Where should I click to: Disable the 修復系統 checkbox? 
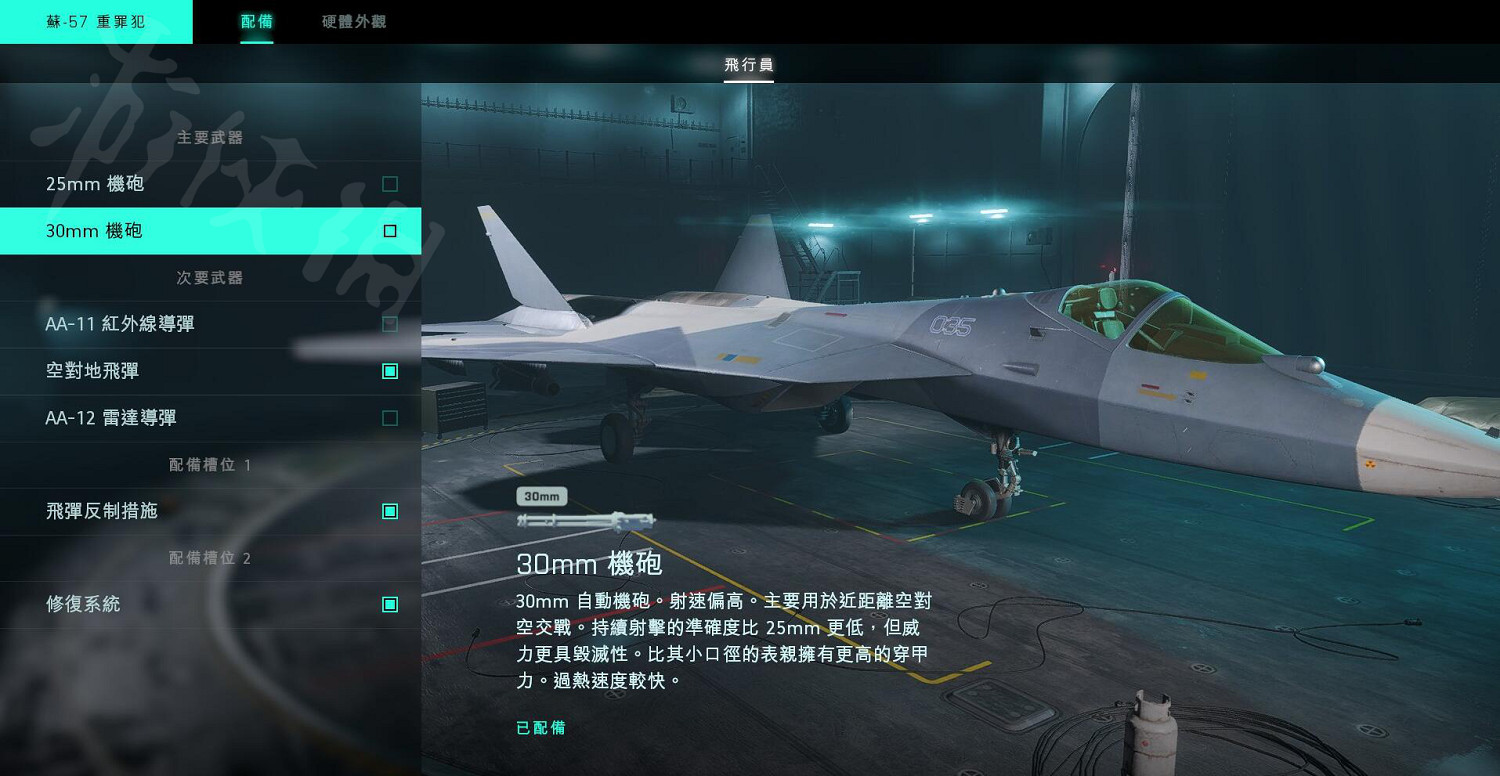(x=389, y=604)
